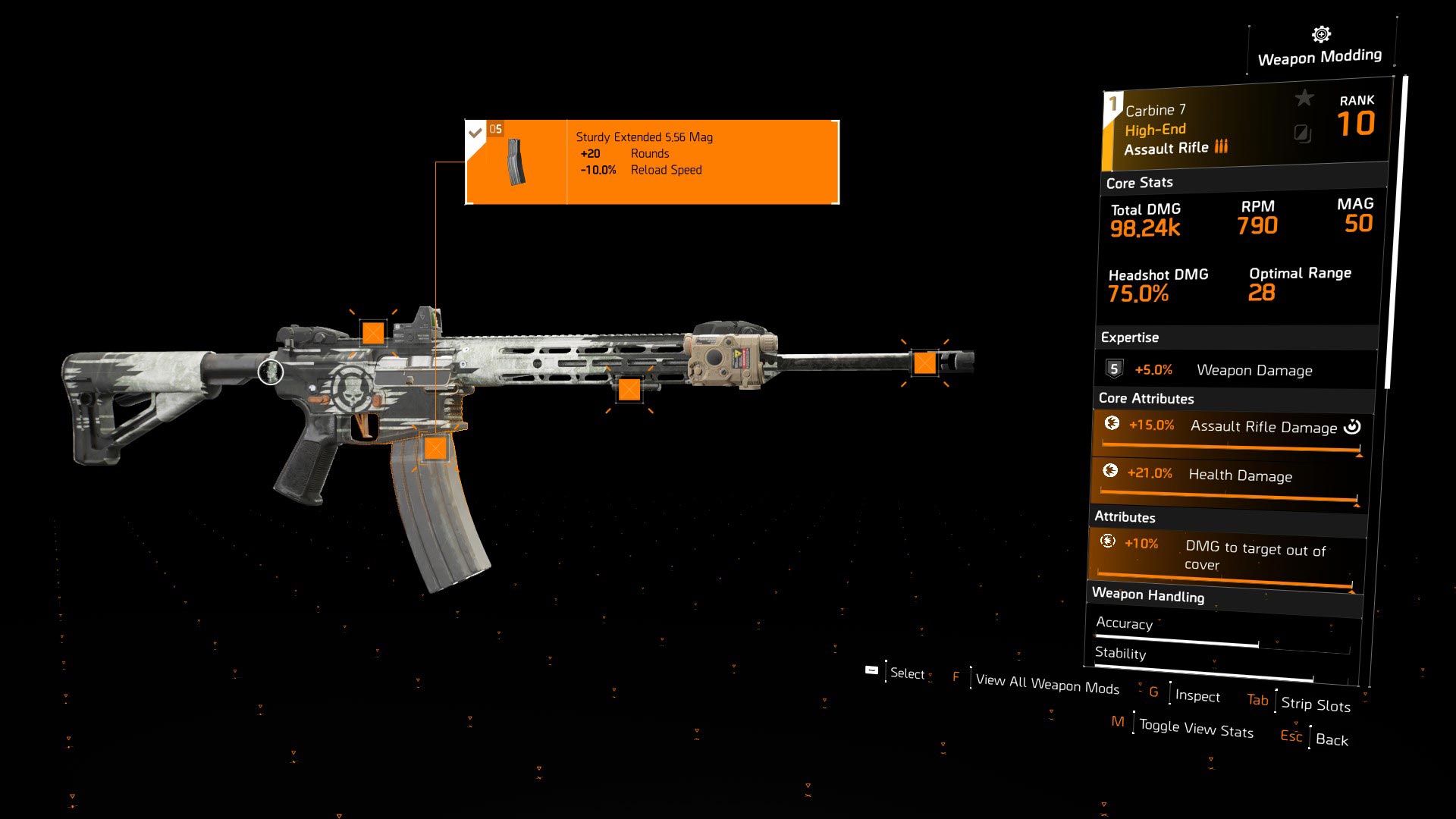1456x819 pixels.
Task: Click the Assault Rifle Damage attribute icon
Action: point(1110,425)
